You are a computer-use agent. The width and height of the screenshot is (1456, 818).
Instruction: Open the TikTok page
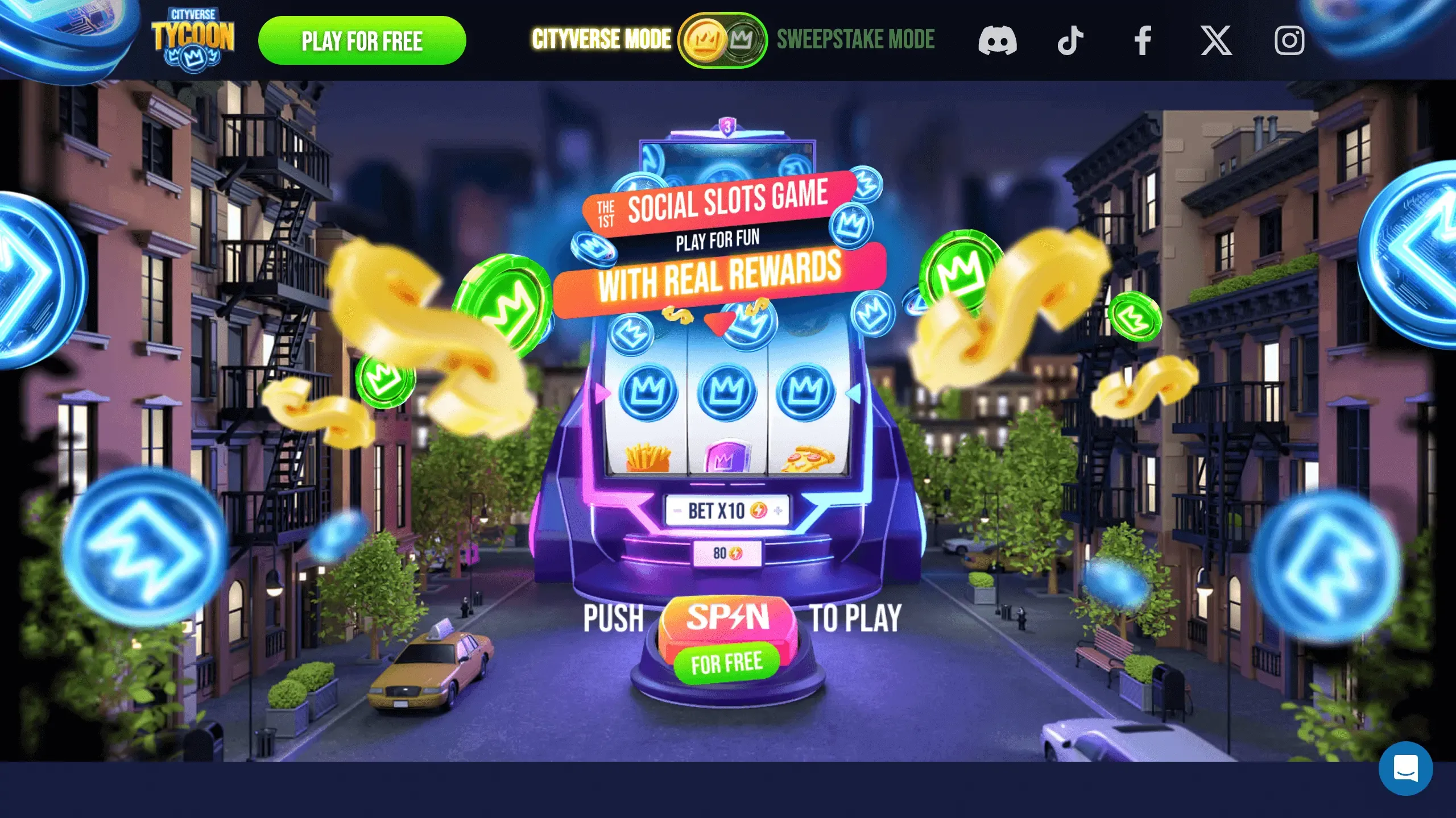[x=1071, y=40]
